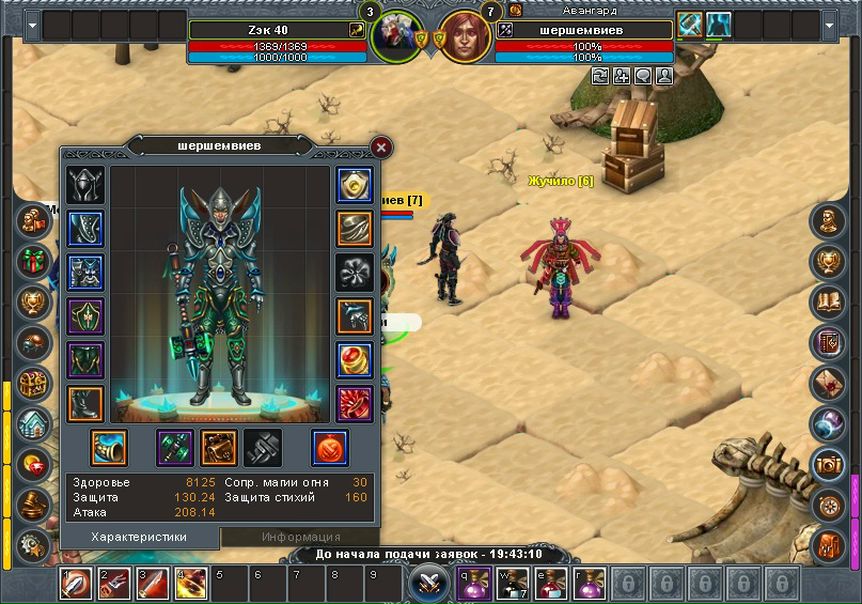Open the auction gavel menu
Viewport: 862px width, 604px height.
coord(35,503)
